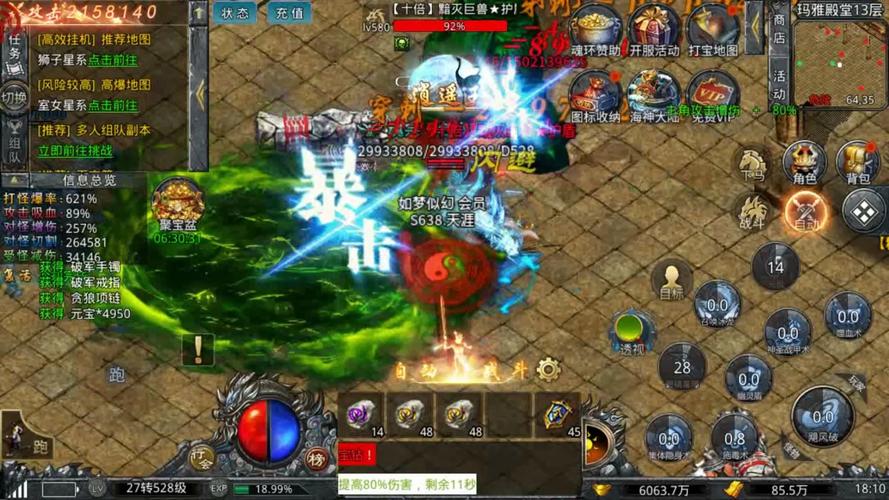889x500 pixels.
Task: Open the 背包 backpack
Action: 858,164
